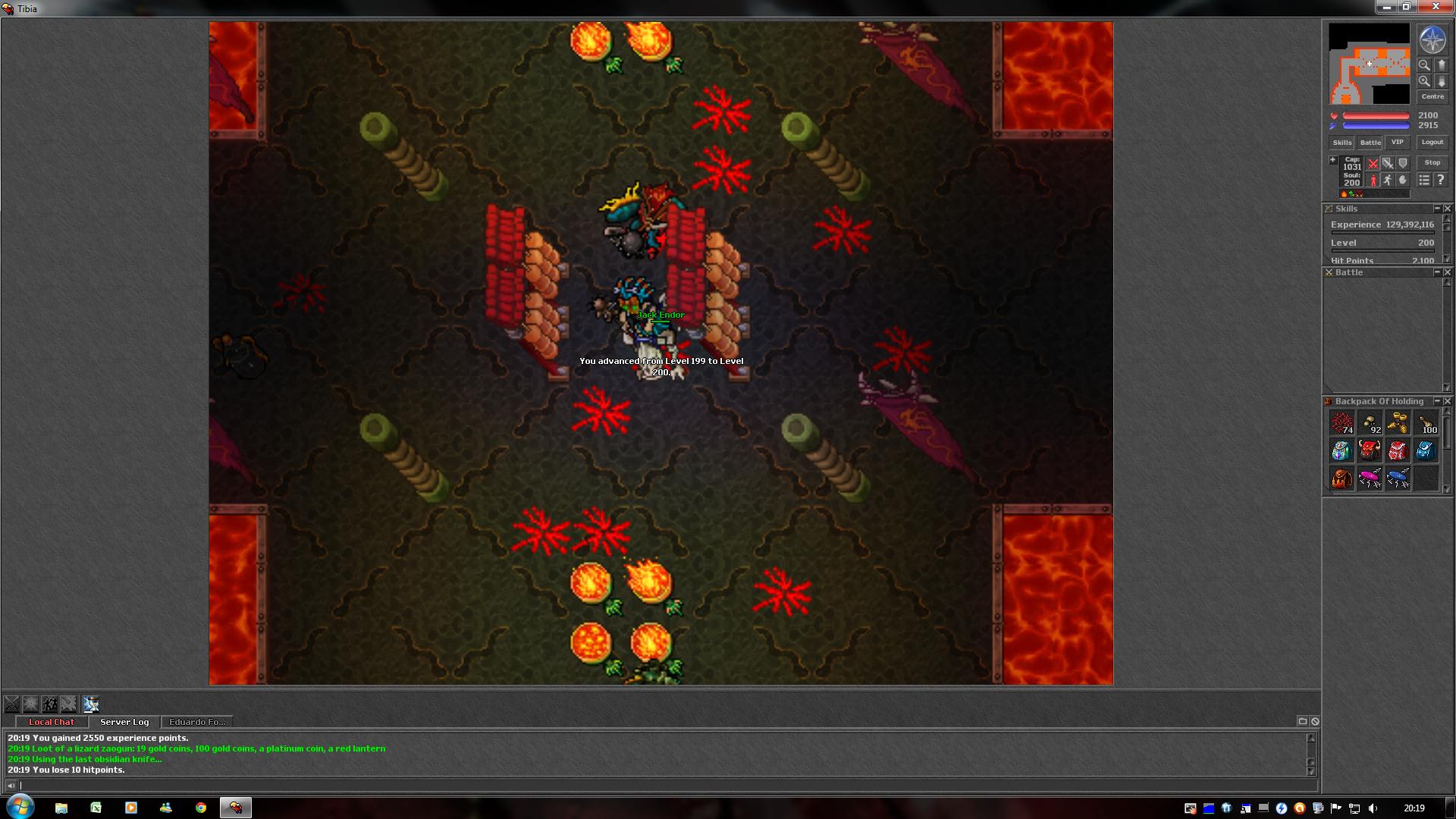Minimize the Battle window panel

(1436, 272)
